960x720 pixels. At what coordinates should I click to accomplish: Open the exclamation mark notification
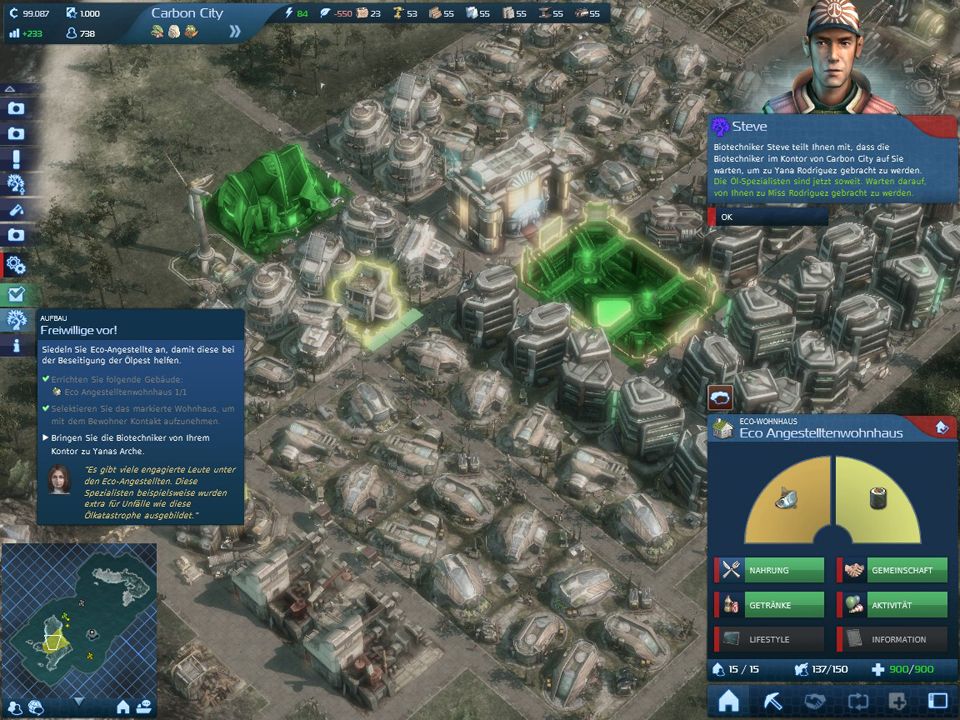(16, 159)
